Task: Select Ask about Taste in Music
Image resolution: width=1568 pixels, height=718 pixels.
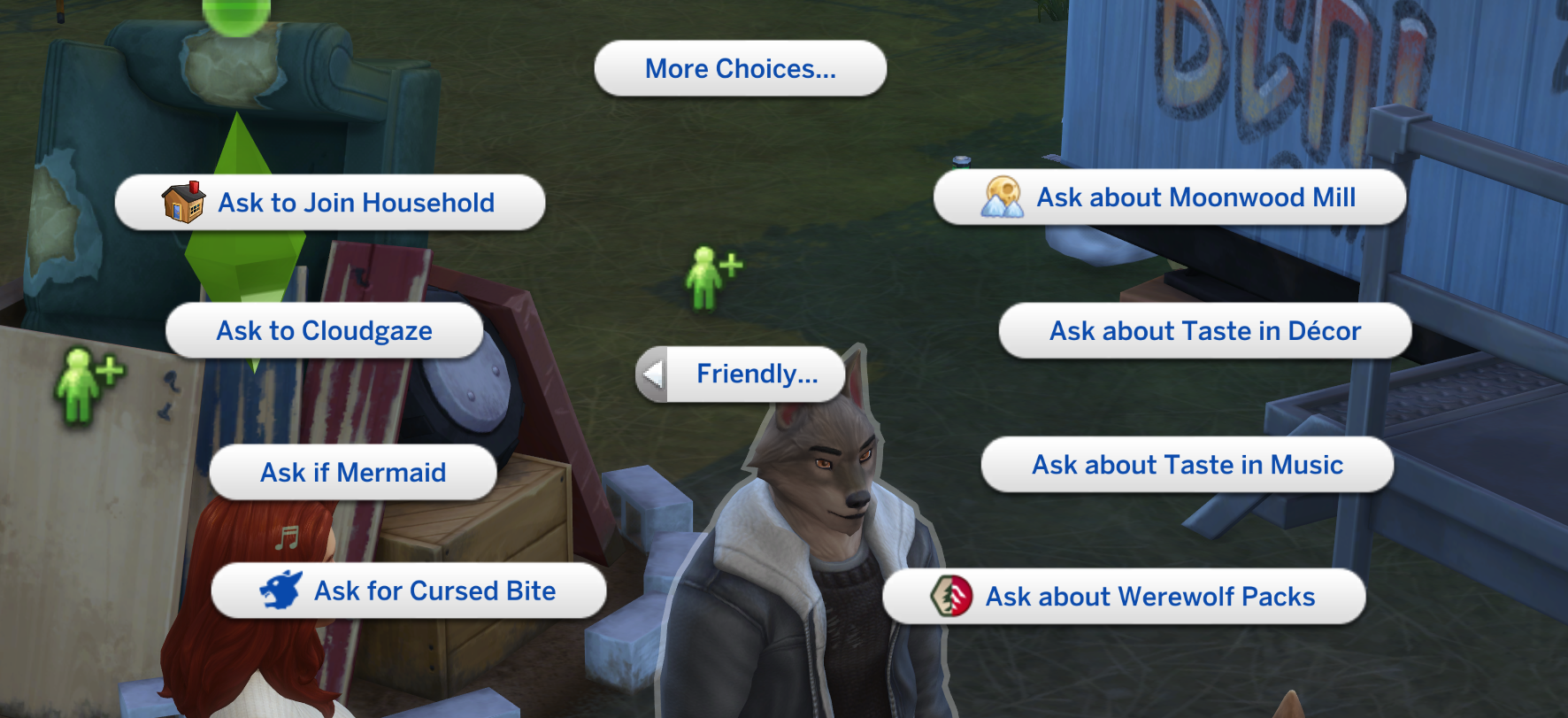Action: 1188,464
